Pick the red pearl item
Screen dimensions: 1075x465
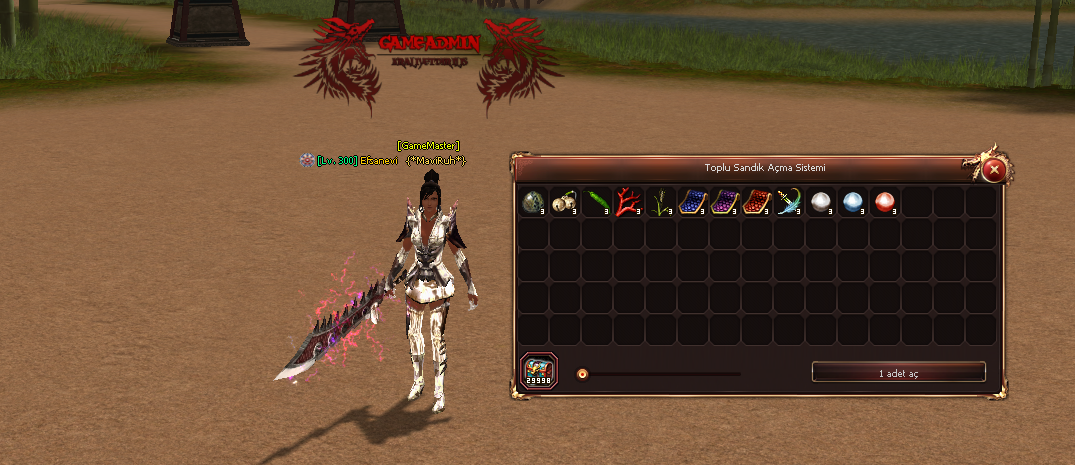click(x=885, y=202)
